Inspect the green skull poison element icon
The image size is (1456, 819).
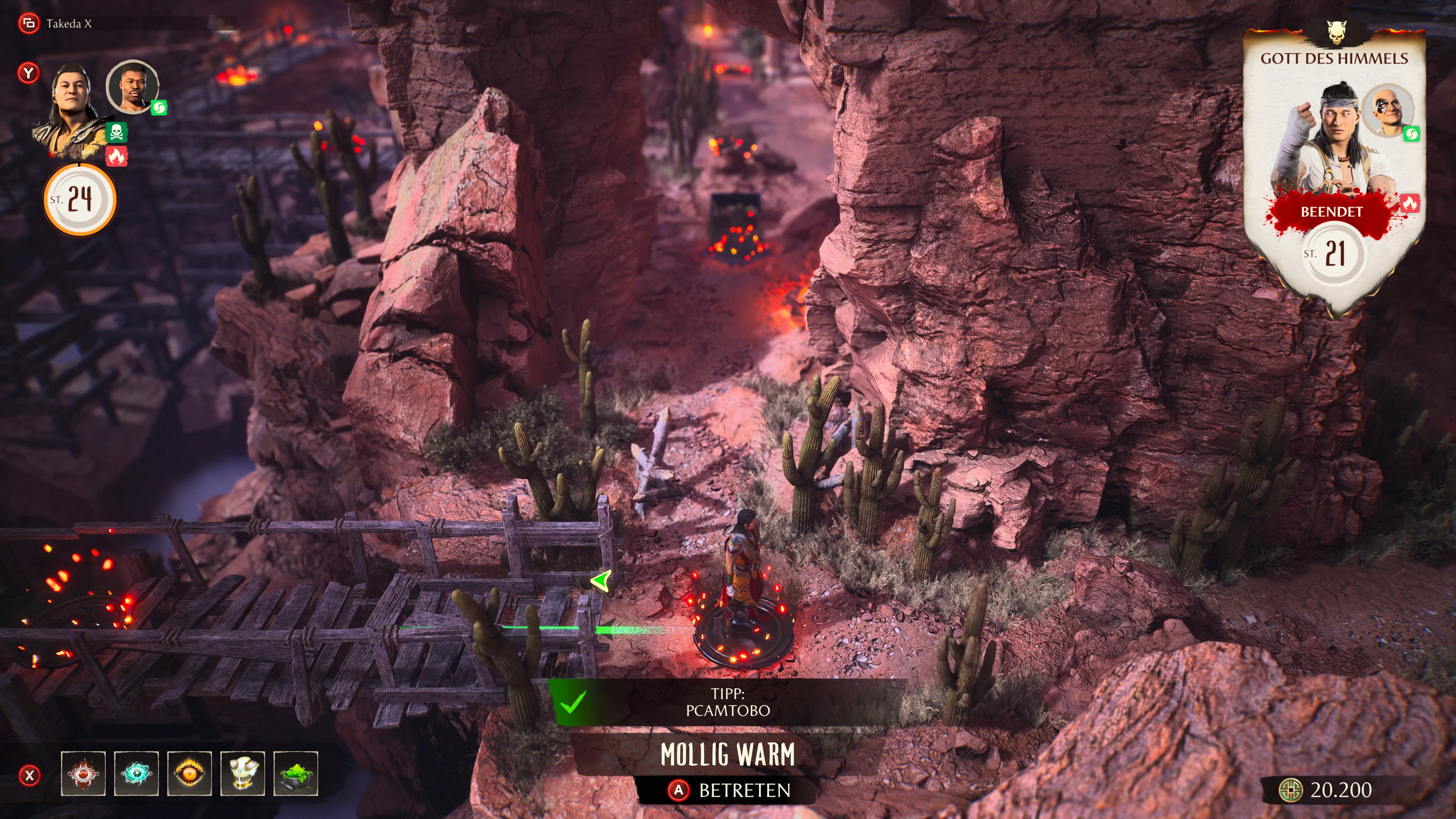(x=116, y=133)
